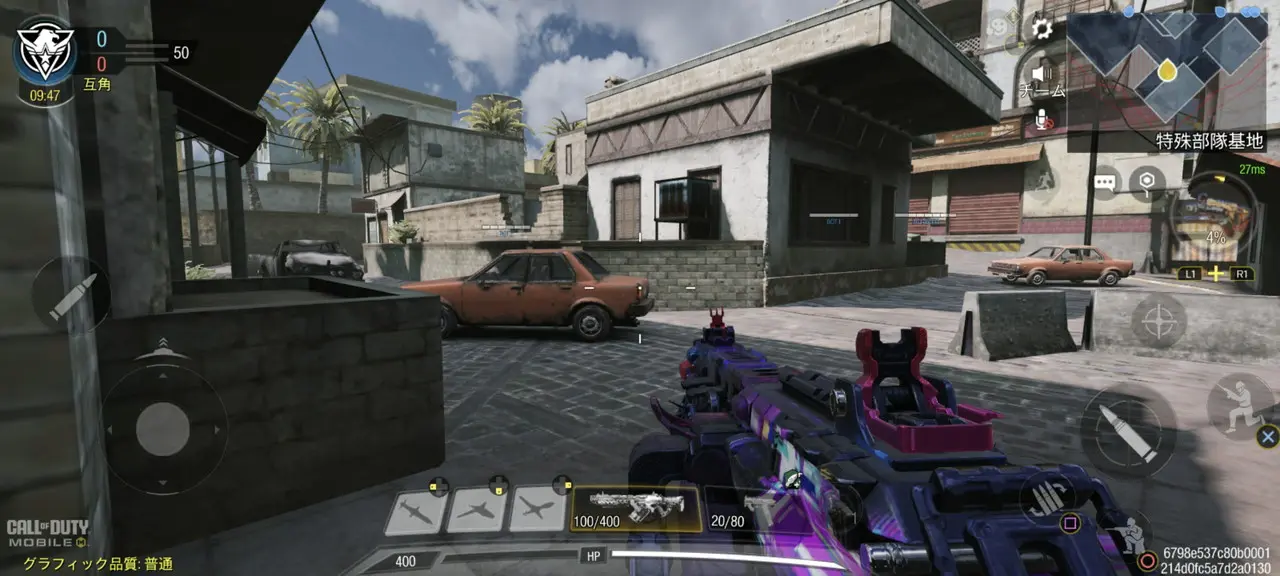Switch to the pistol slot showing 20/80
The image size is (1280, 576).
tap(742, 509)
